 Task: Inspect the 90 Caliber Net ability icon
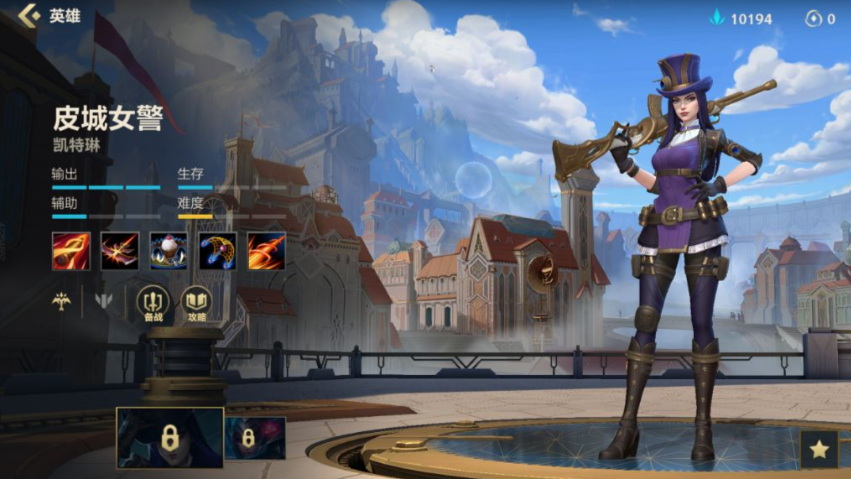(217, 251)
